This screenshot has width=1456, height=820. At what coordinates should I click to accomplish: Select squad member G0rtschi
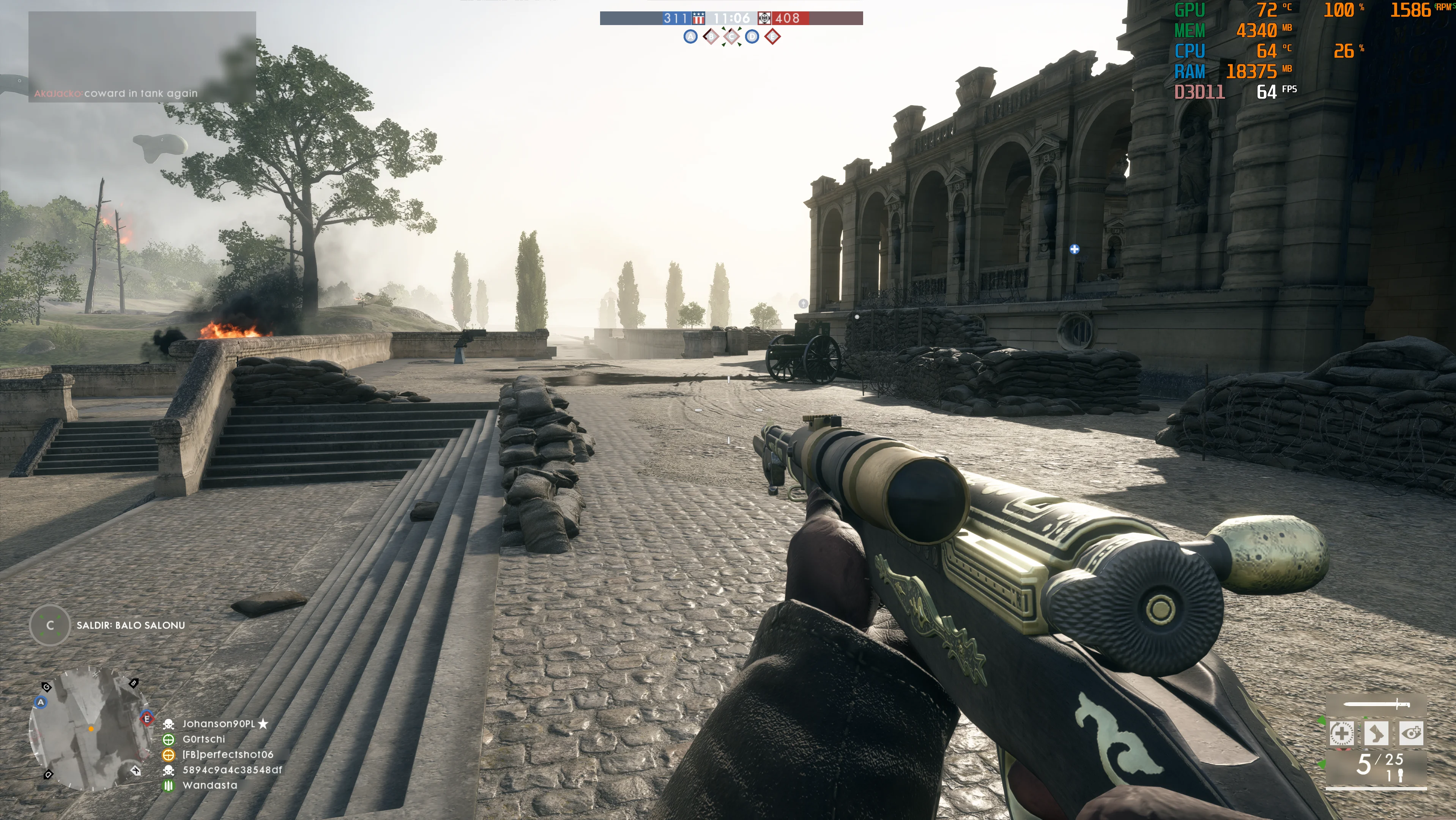[x=203, y=739]
